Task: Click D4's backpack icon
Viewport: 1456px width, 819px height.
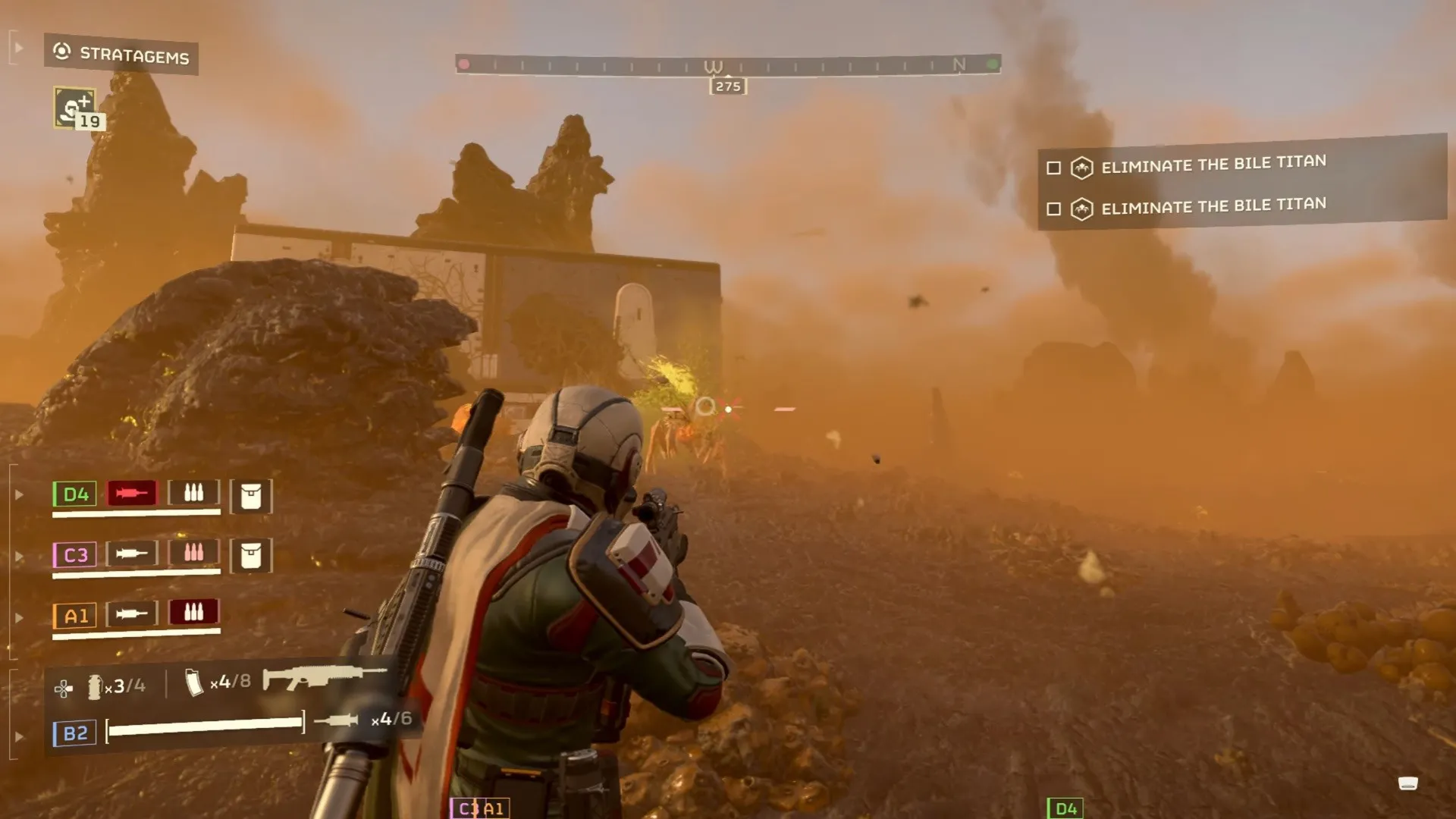Action: 251,497
